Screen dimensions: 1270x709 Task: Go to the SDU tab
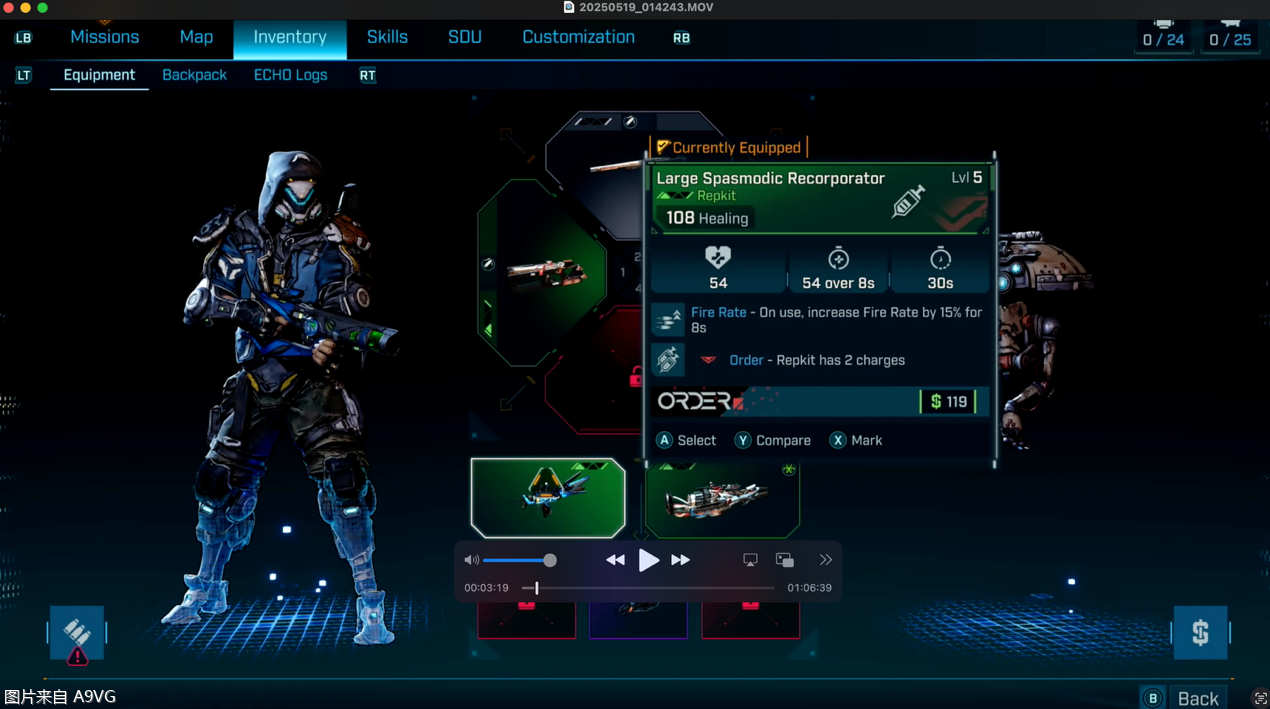(x=465, y=37)
